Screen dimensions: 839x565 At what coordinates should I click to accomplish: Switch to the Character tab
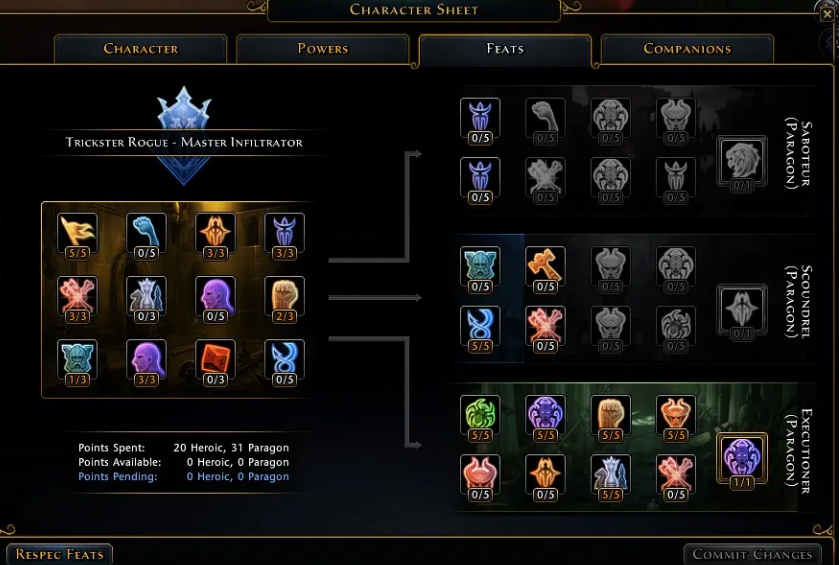141,49
